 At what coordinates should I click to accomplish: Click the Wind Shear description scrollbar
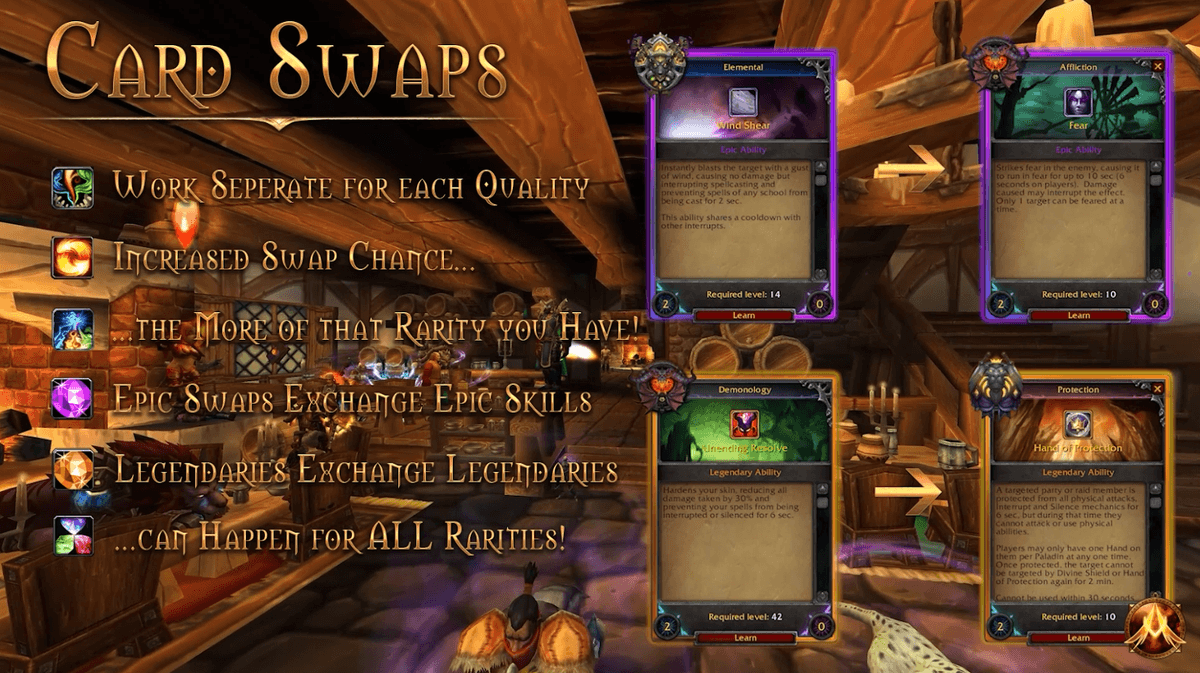click(823, 220)
